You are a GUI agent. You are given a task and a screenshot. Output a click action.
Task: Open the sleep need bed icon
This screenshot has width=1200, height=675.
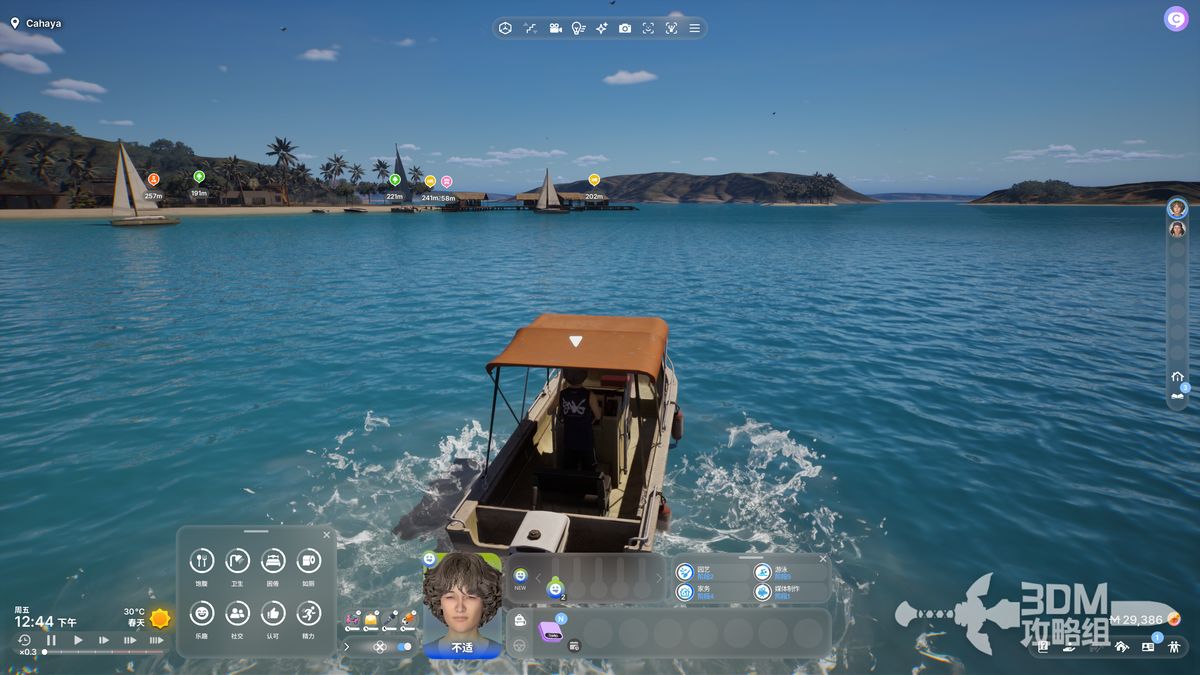pyautogui.click(x=273, y=561)
